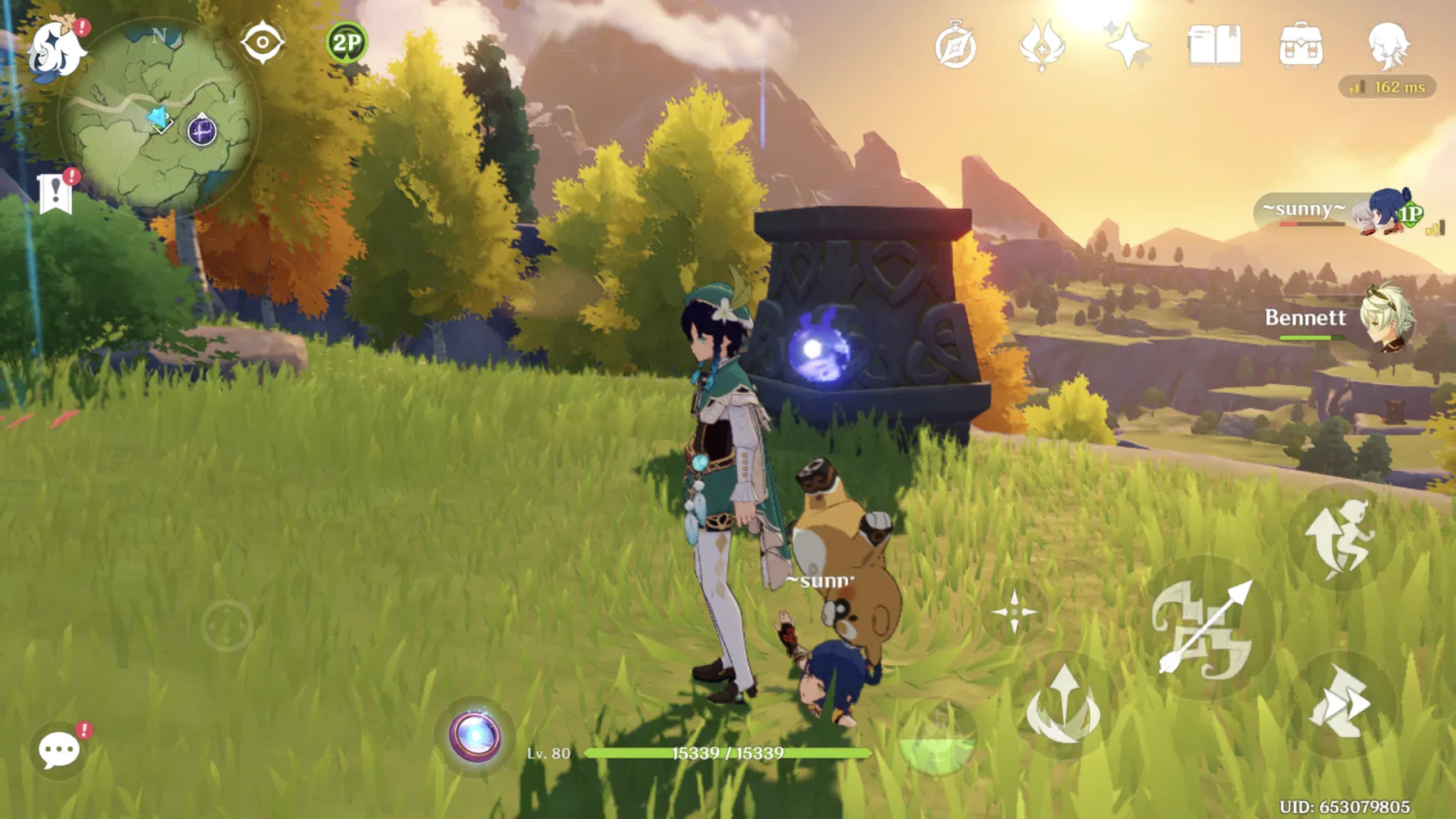
Task: Open the quest bookmark icon
Action: [56, 193]
